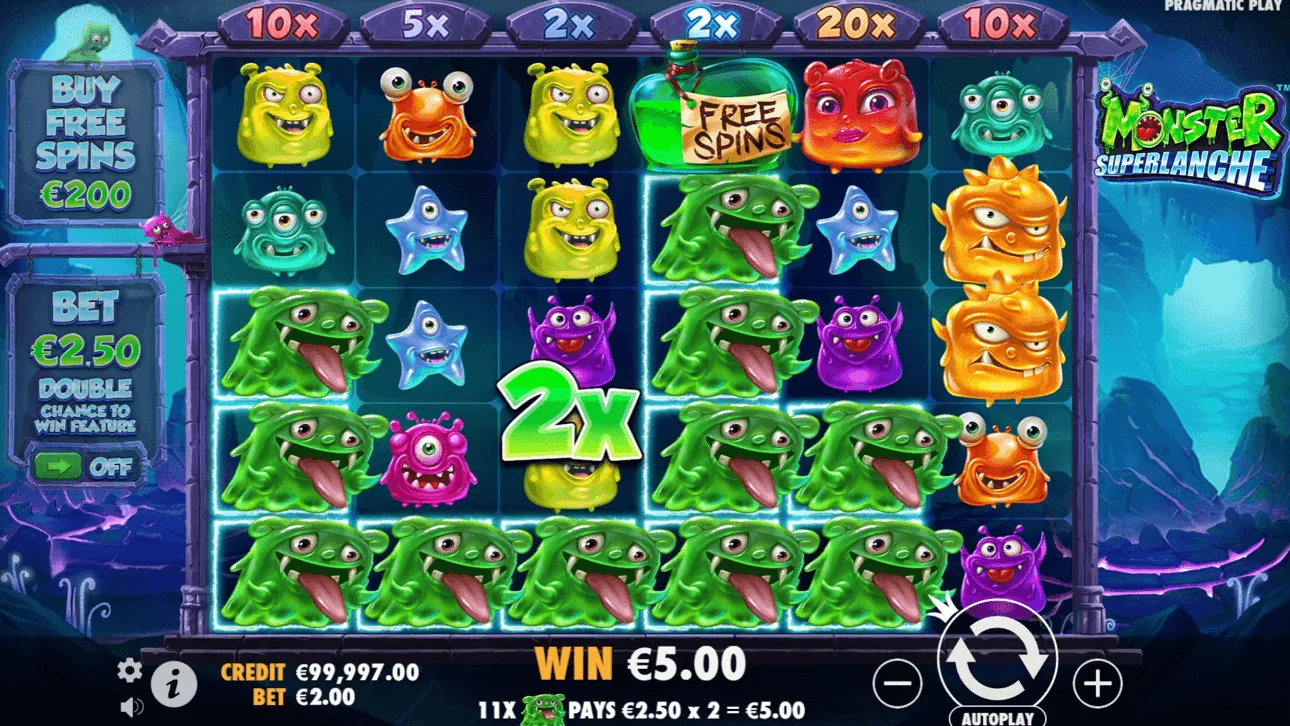Viewport: 1290px width, 726px height.
Task: Increase the bet with the plus button
Action: click(1098, 684)
